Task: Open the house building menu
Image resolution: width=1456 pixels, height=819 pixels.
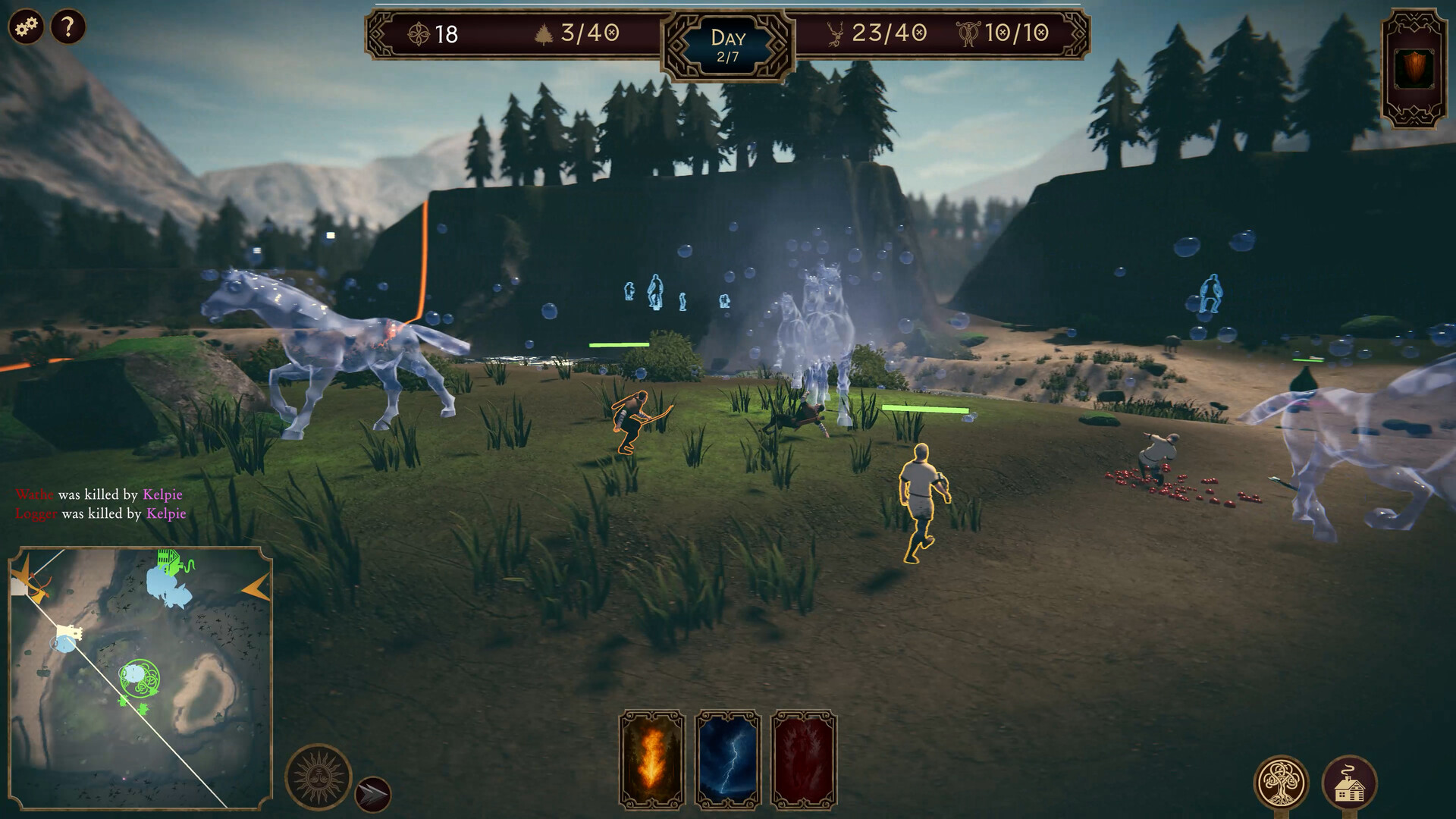Action: click(x=1349, y=783)
